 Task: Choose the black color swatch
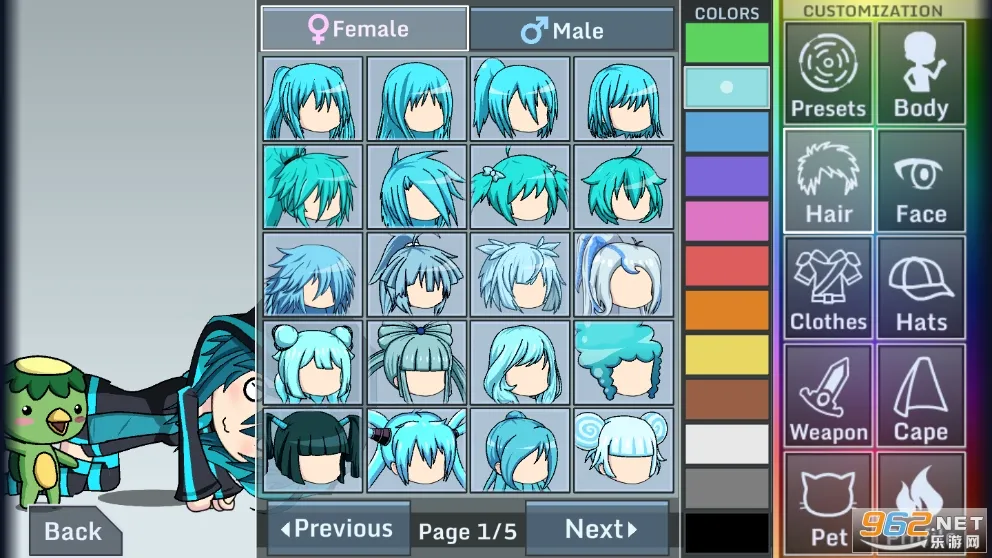(727, 533)
